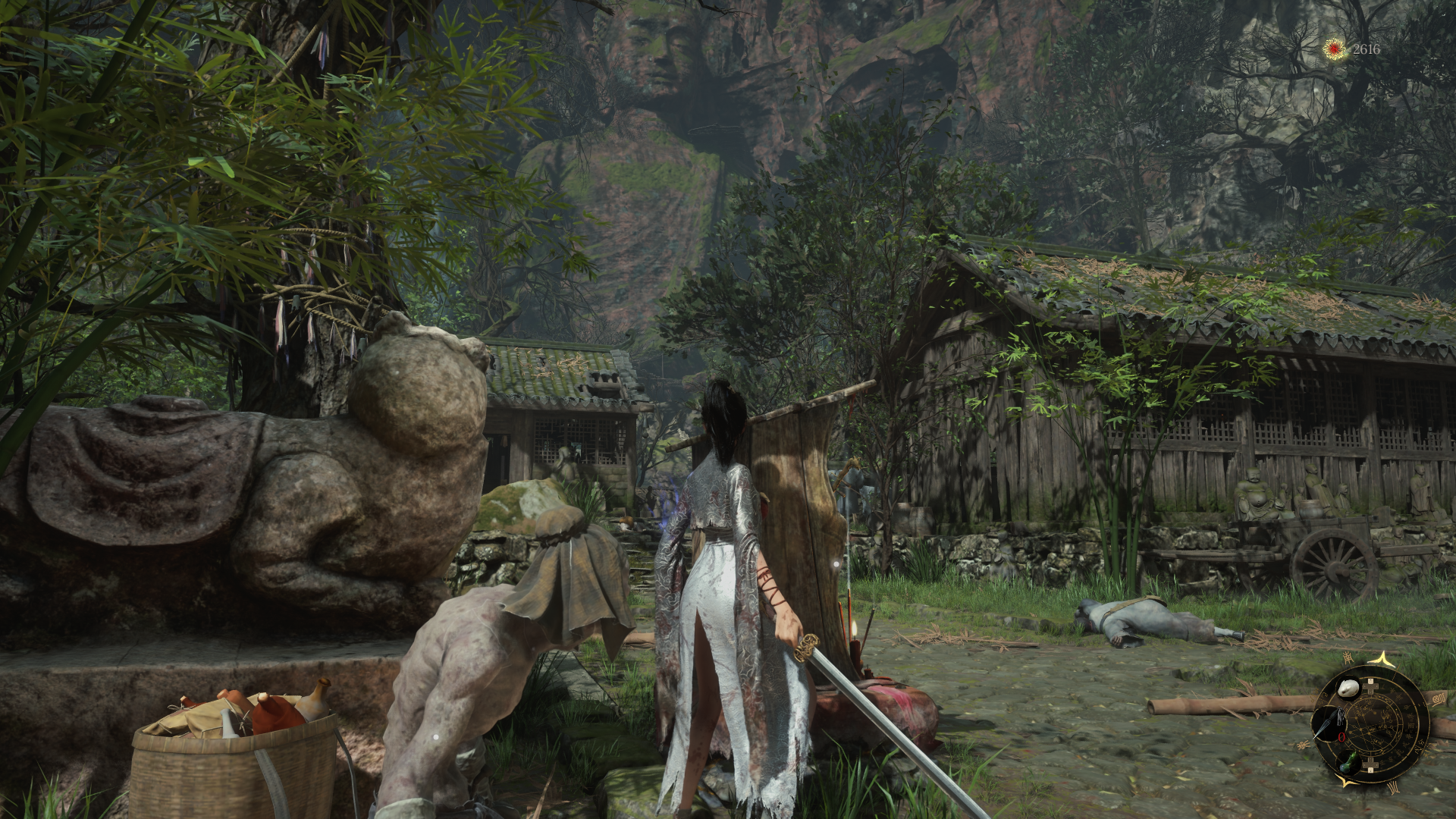
Task: Click the red flower currency icon
Action: pos(1333,49)
